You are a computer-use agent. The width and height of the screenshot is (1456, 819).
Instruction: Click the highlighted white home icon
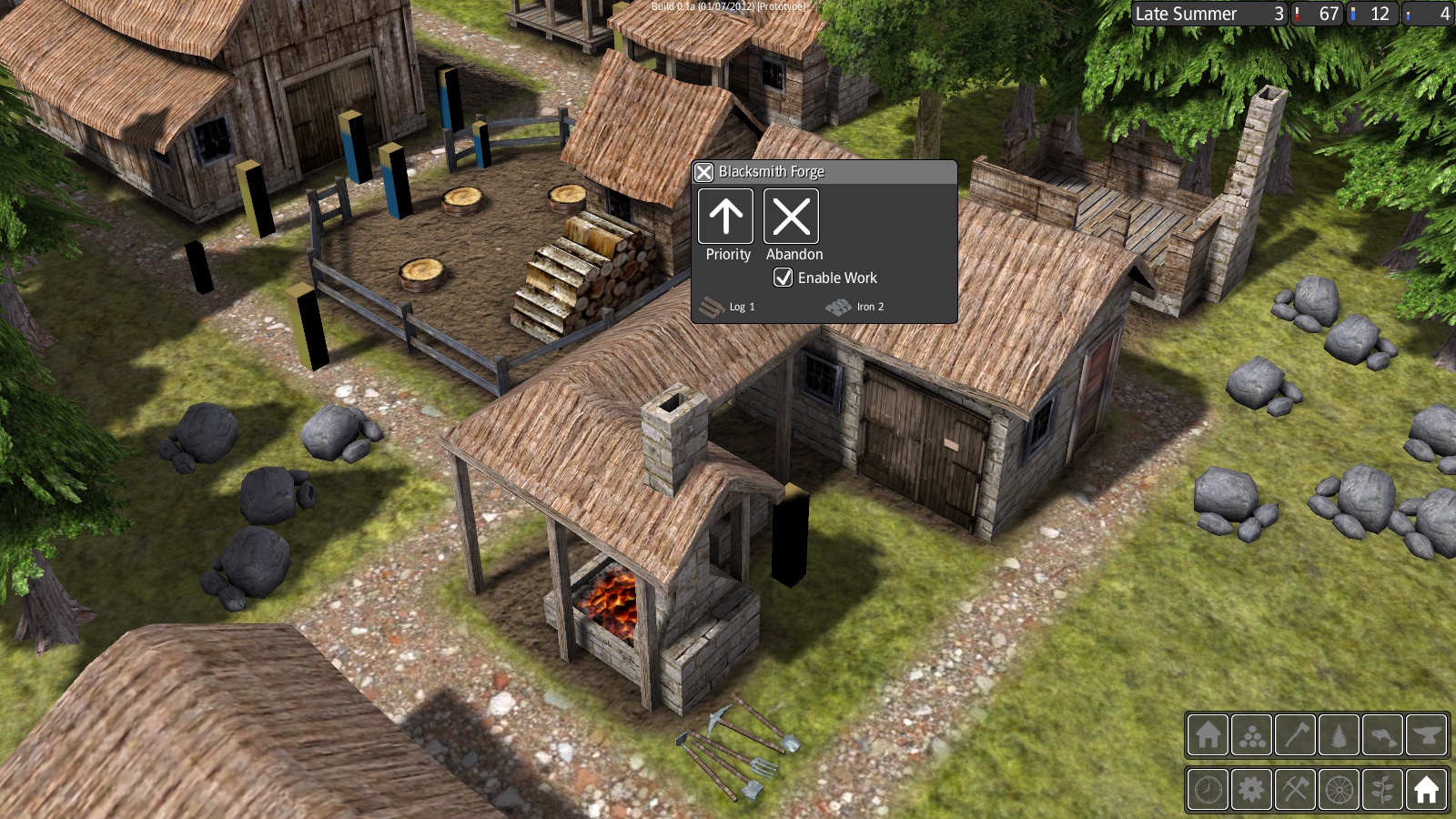coord(1426,790)
